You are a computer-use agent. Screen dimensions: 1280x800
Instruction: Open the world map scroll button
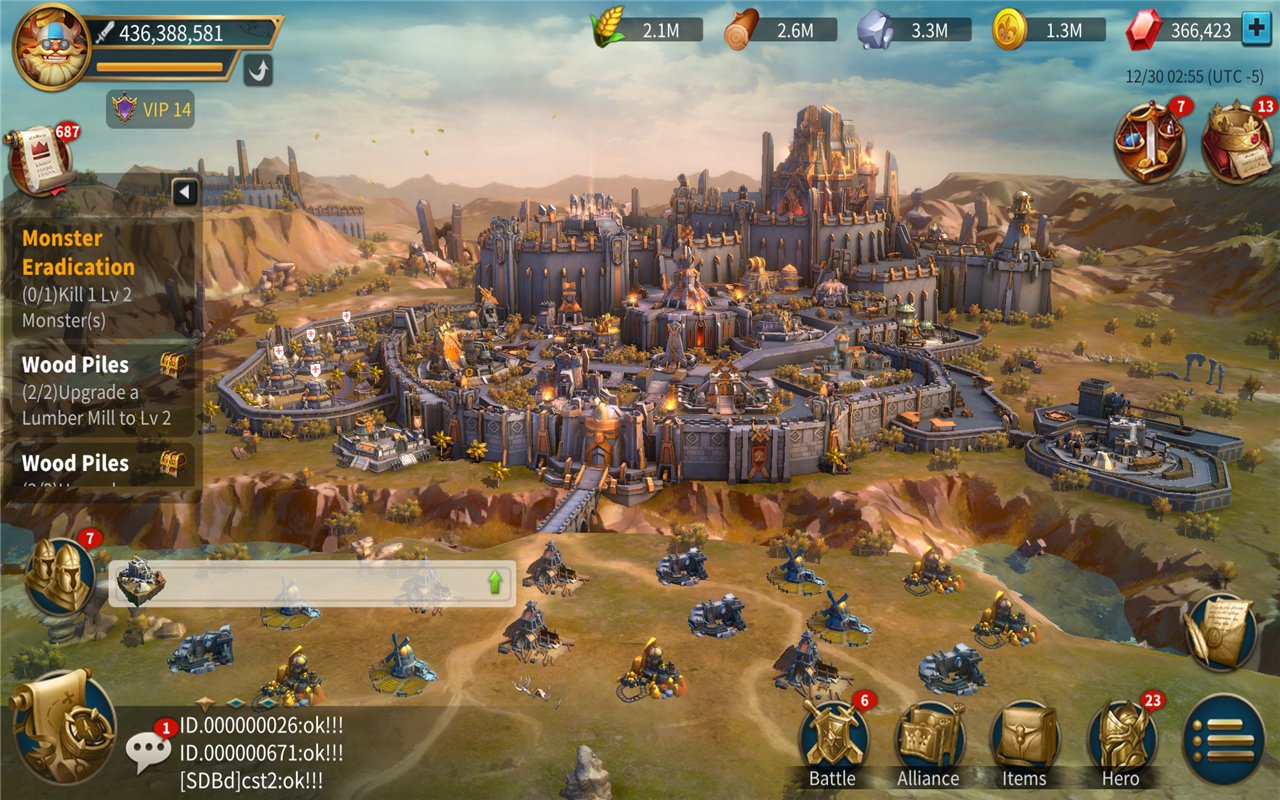pyautogui.click(x=64, y=727)
